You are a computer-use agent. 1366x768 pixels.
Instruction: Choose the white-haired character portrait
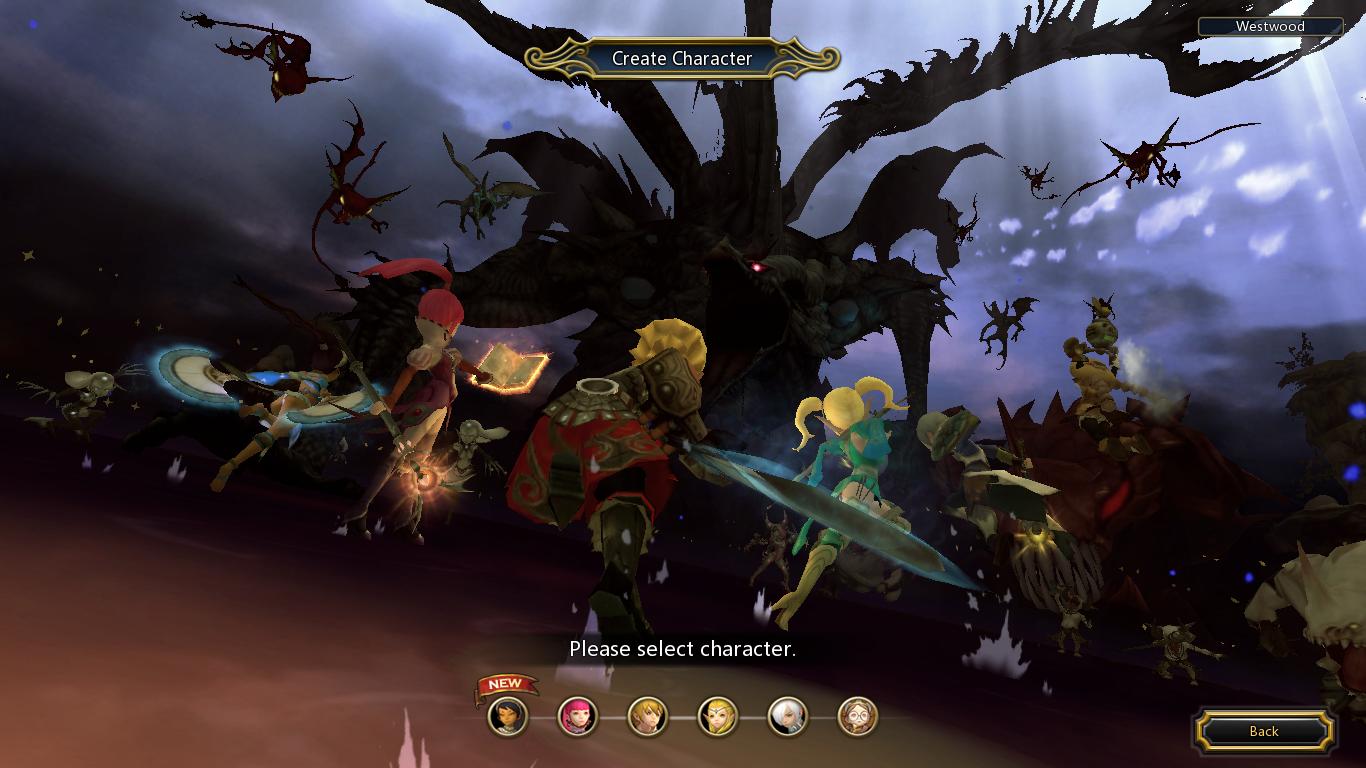787,717
